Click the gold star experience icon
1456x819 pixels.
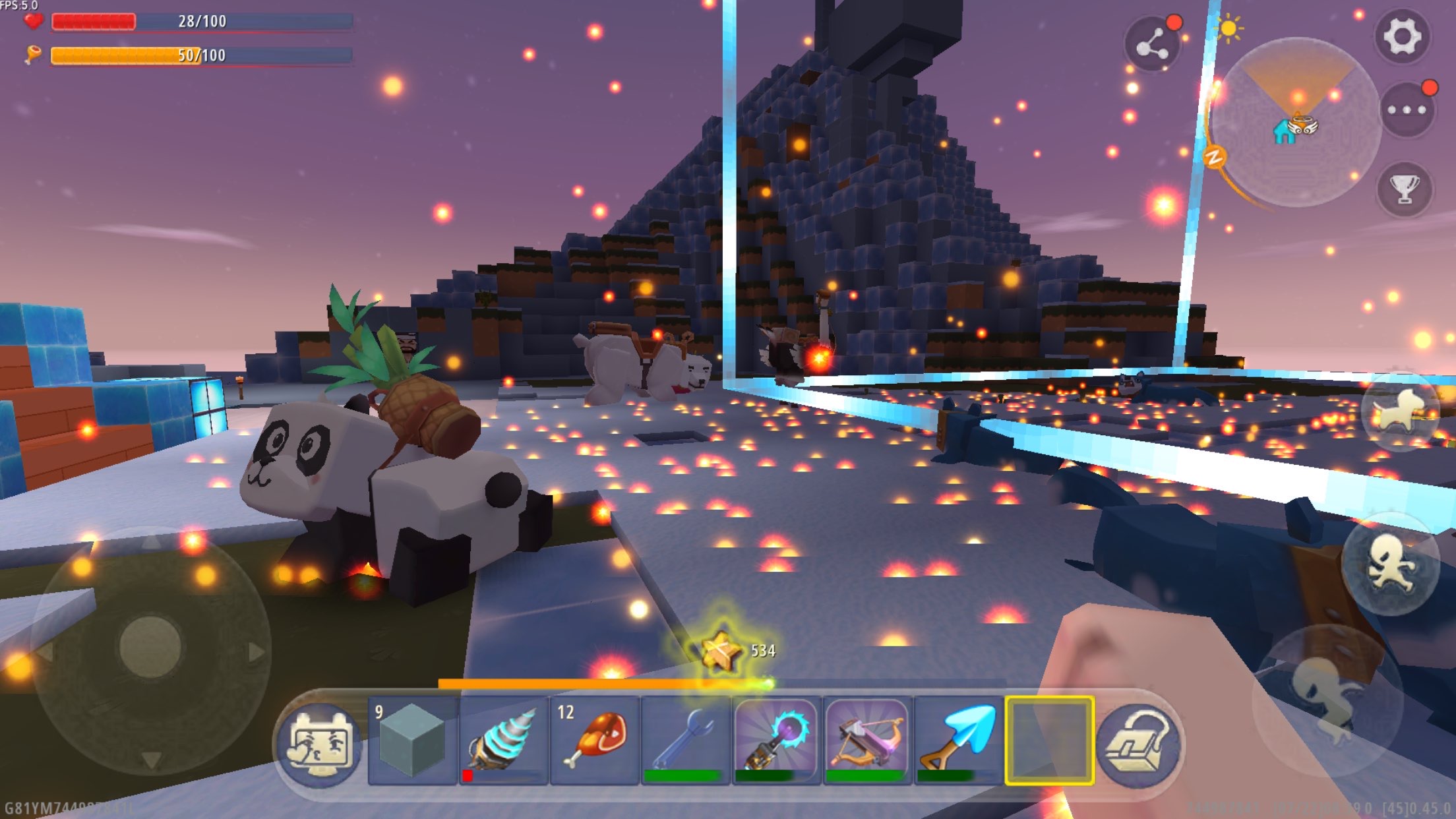(x=721, y=651)
